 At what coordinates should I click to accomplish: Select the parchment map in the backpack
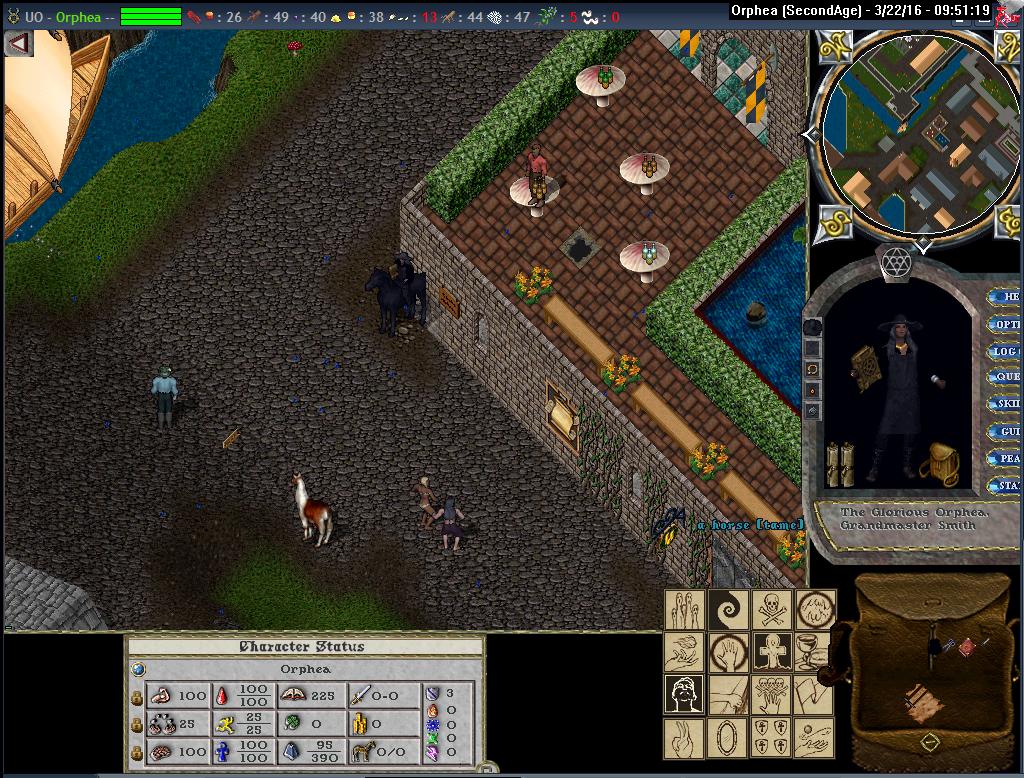point(921,703)
